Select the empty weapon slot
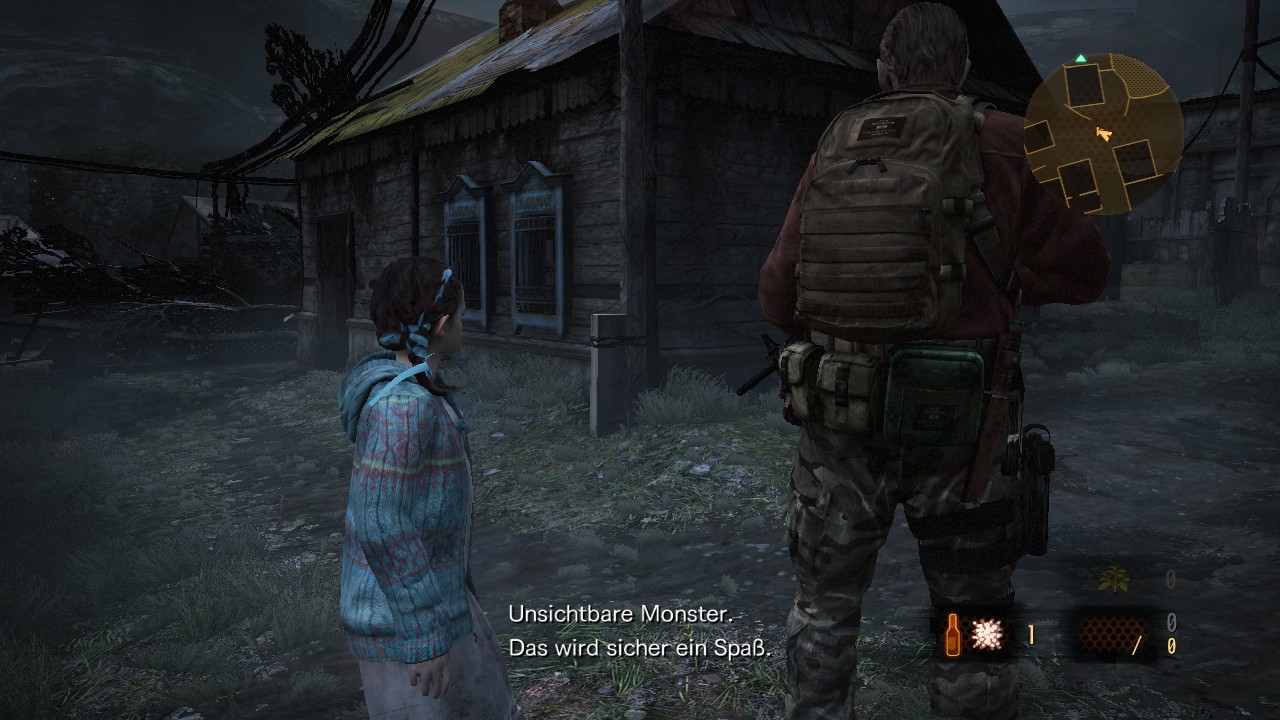Screen dimensions: 1280x720 (1106, 635)
